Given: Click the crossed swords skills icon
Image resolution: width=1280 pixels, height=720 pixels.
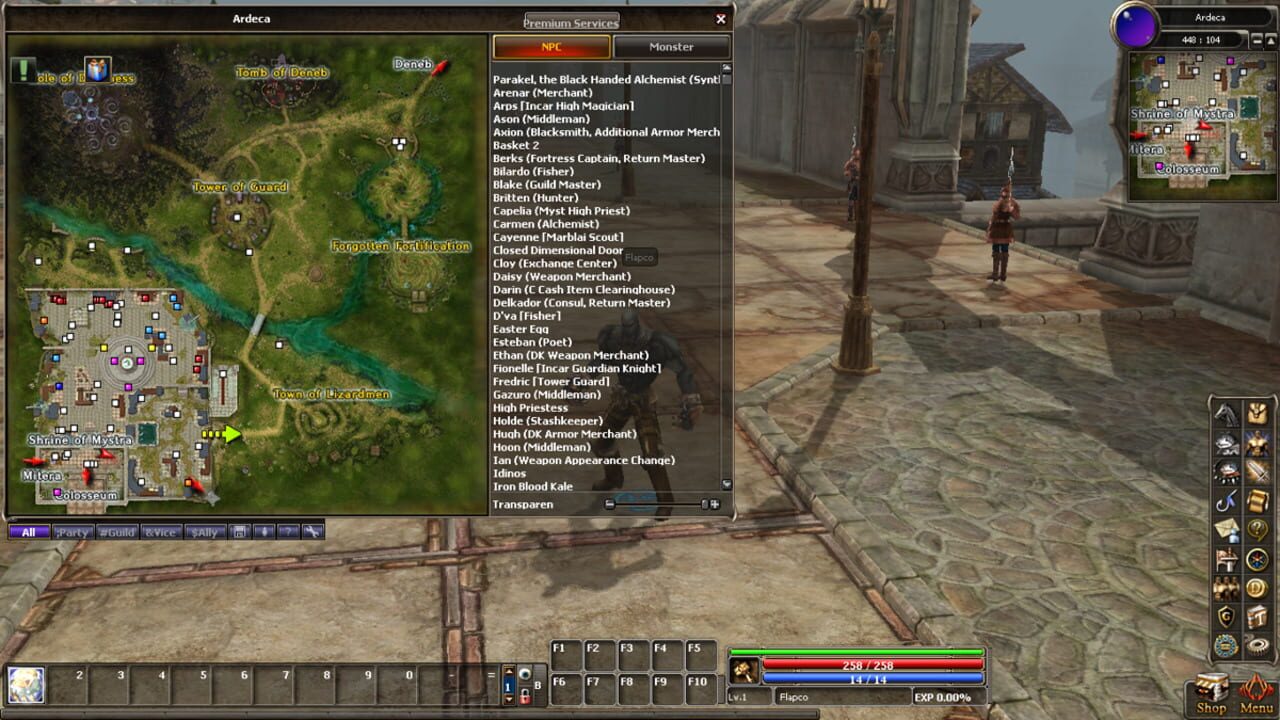Looking at the screenshot, I should click(x=1259, y=471).
